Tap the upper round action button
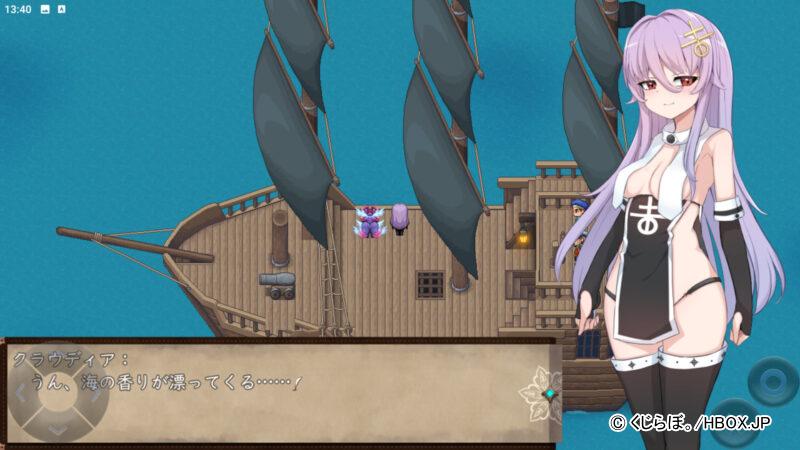 click(x=774, y=381)
